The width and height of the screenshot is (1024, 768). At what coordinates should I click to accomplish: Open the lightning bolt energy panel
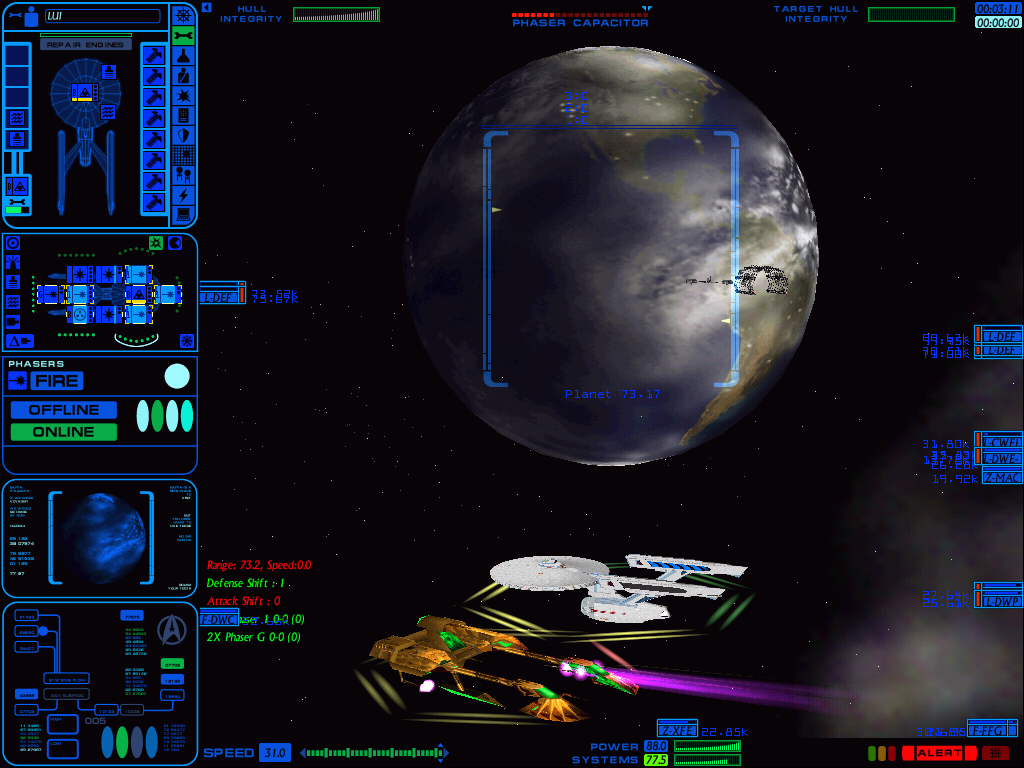click(183, 195)
